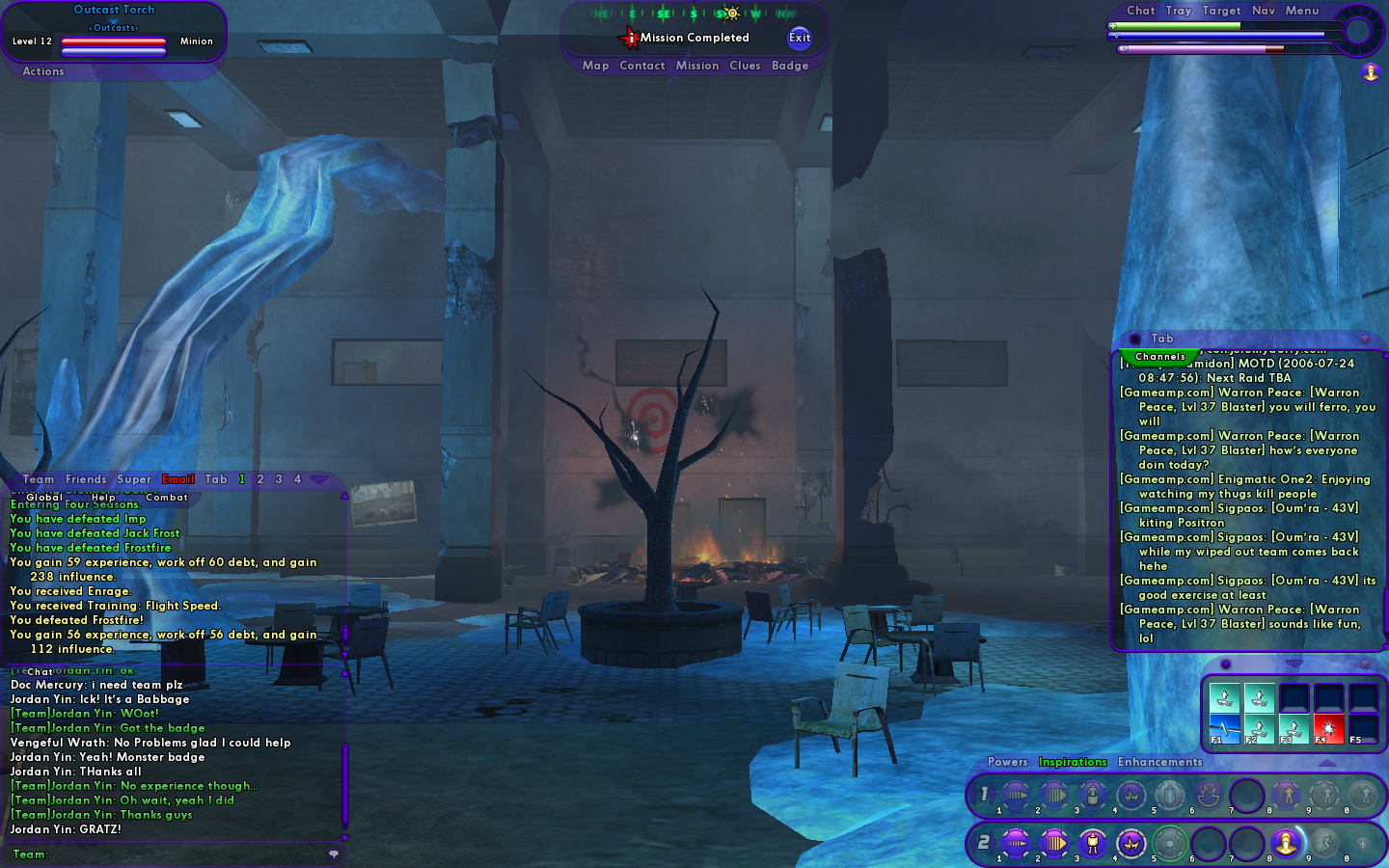The width and height of the screenshot is (1389, 868).
Task: Select the Super group chat tab
Action: coord(134,479)
